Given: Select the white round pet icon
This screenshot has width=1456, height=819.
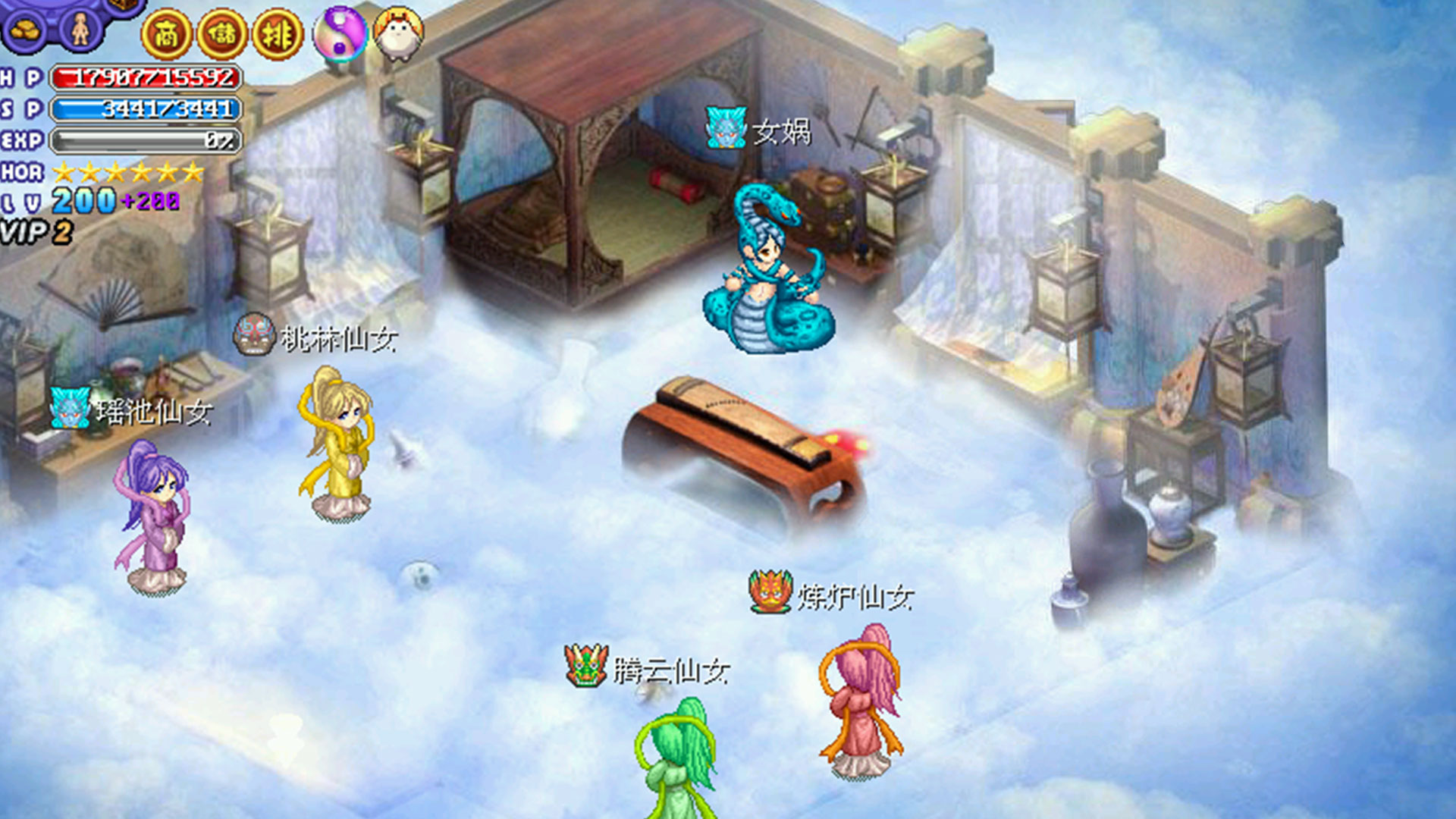Looking at the screenshot, I should point(399,34).
